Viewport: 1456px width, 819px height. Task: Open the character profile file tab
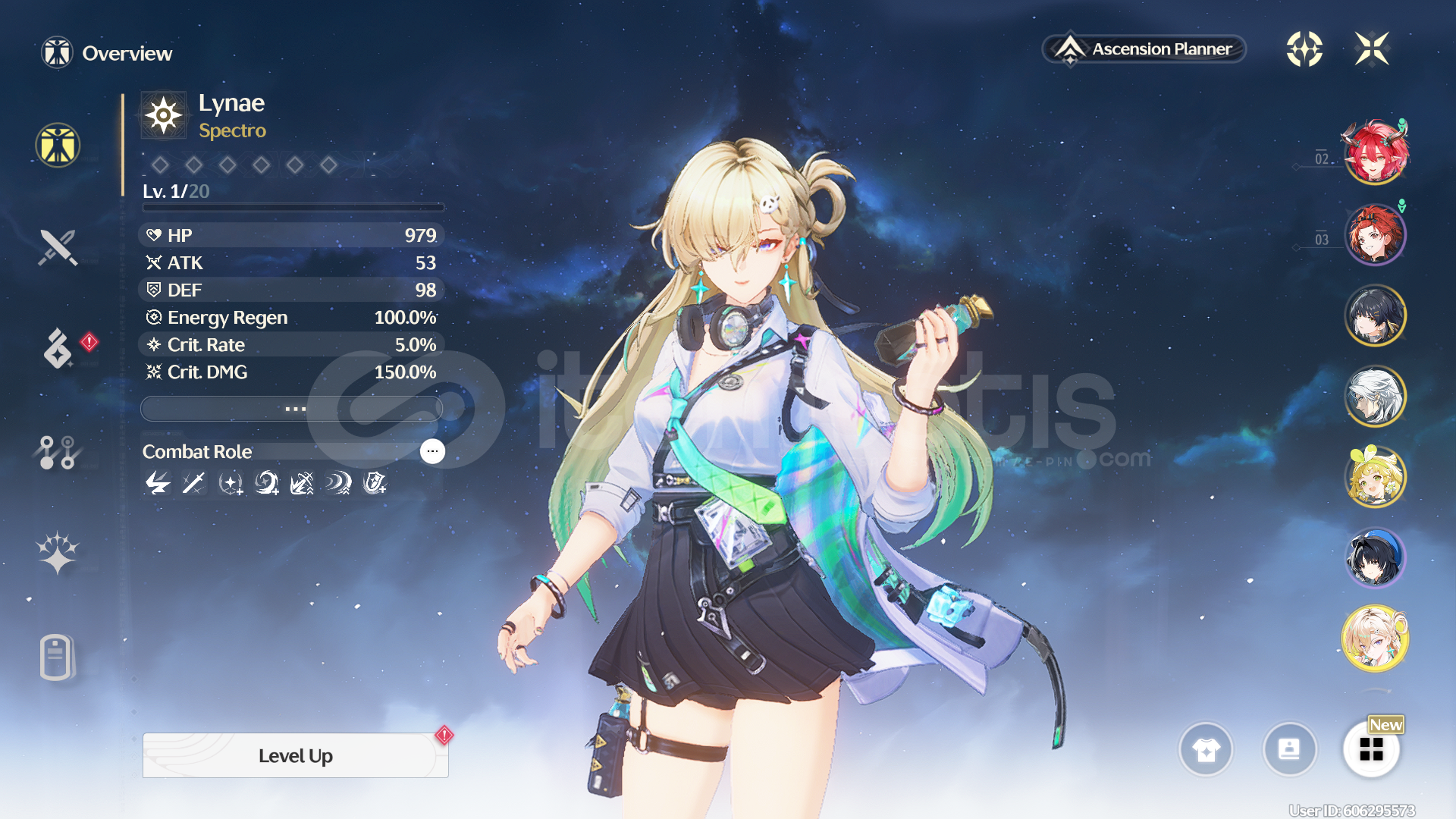pos(56,657)
